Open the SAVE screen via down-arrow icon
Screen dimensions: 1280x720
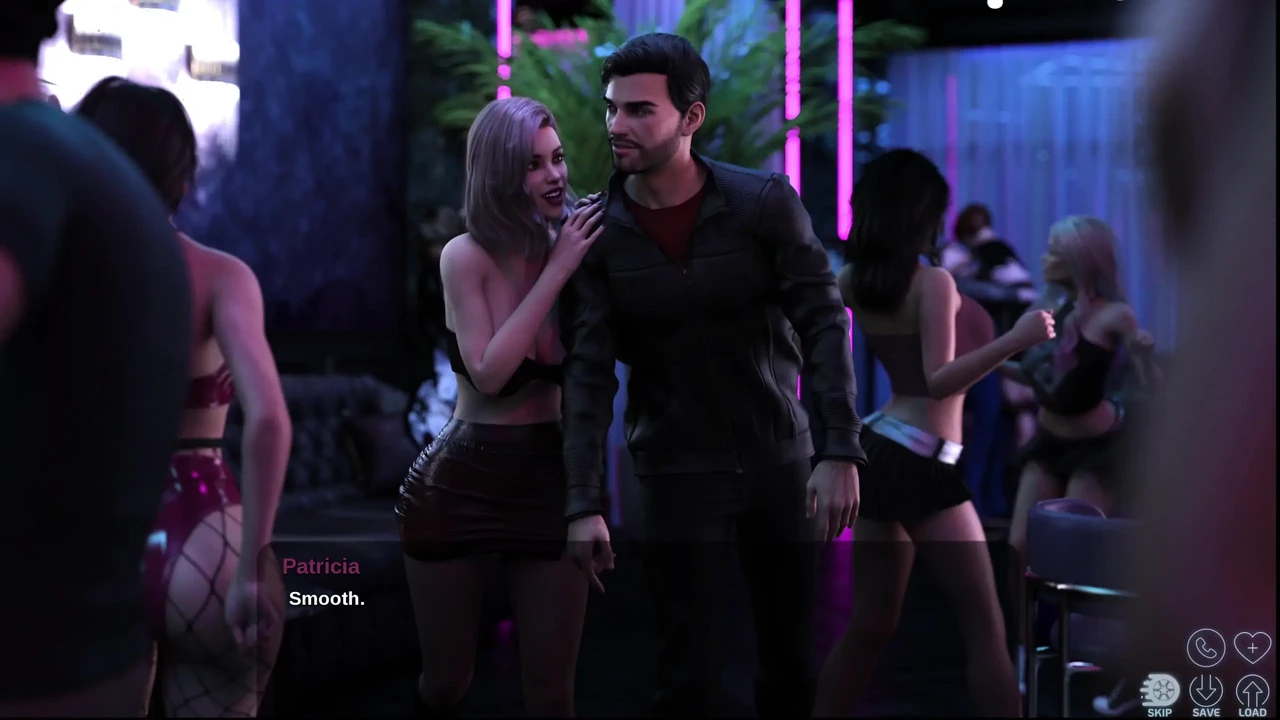pos(1206,688)
